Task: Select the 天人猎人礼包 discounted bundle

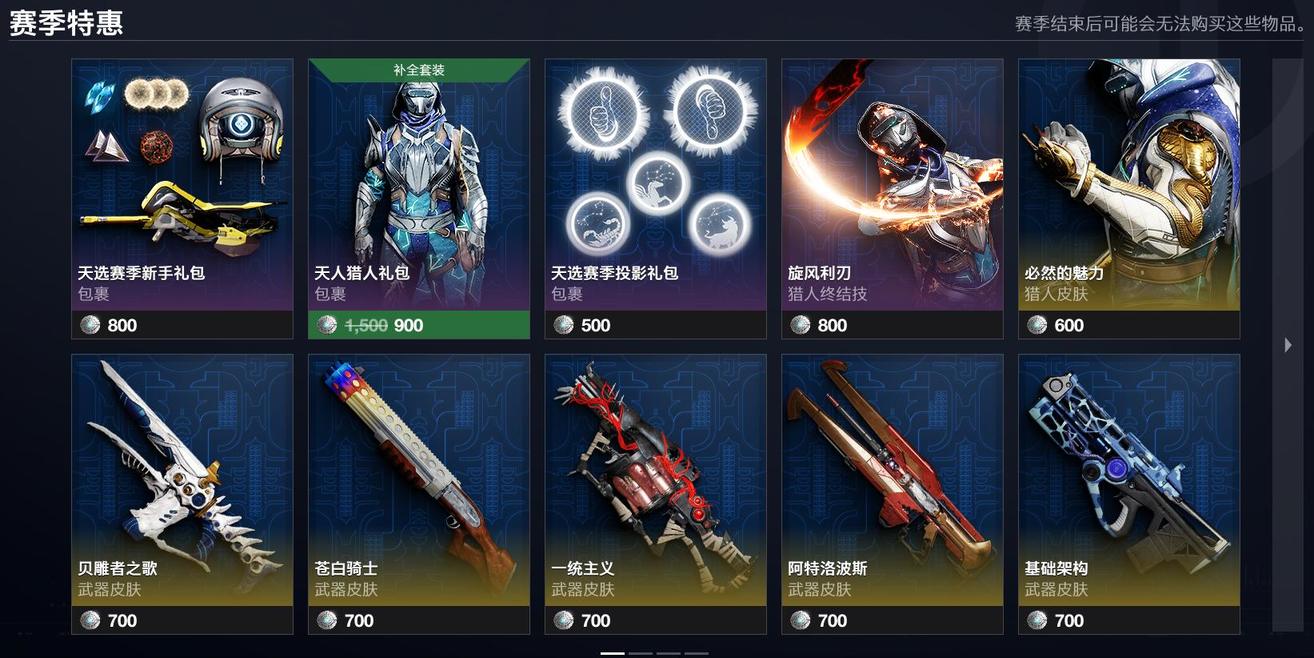Action: (418, 198)
